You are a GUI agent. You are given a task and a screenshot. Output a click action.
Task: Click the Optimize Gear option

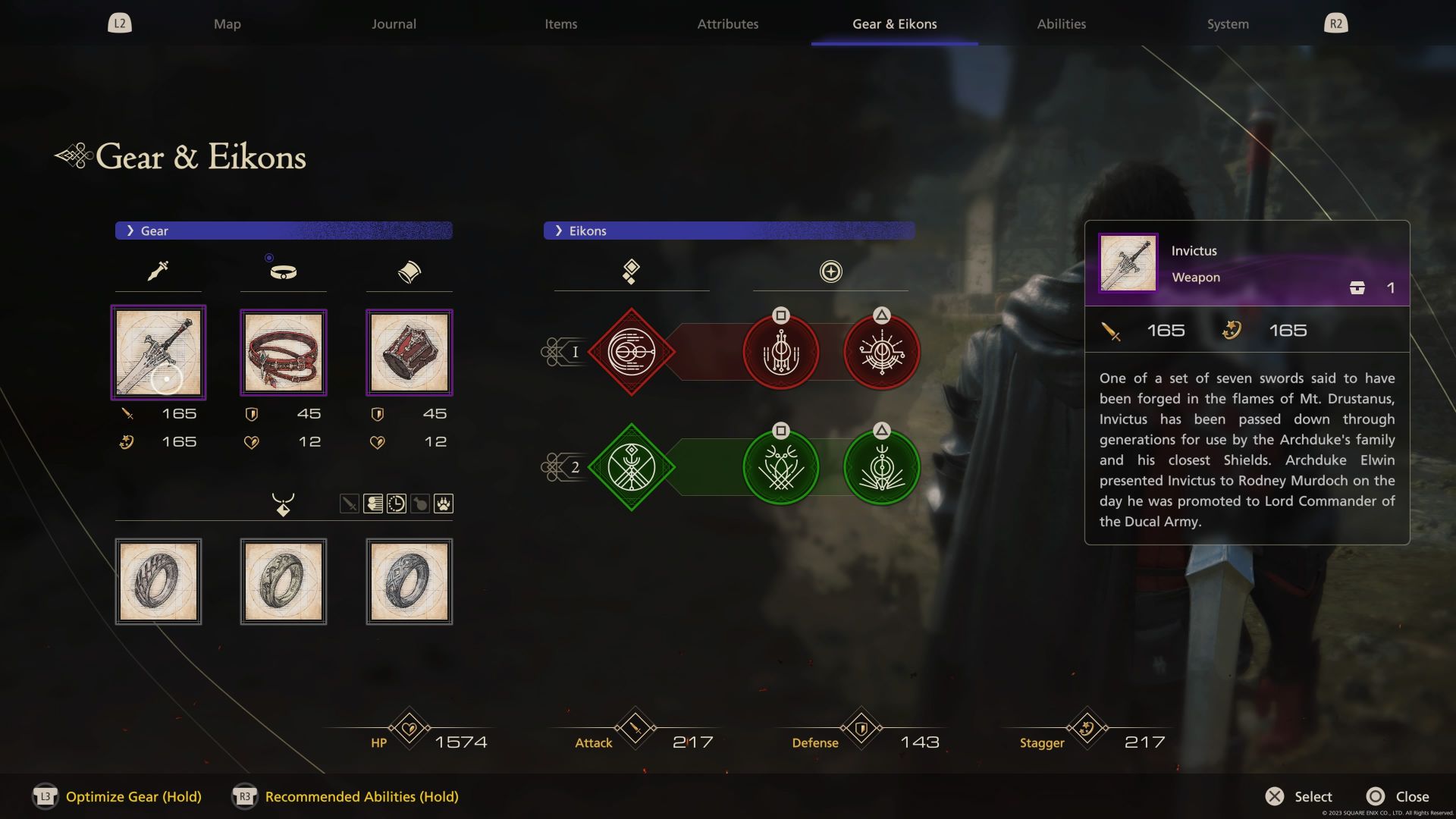coord(133,796)
